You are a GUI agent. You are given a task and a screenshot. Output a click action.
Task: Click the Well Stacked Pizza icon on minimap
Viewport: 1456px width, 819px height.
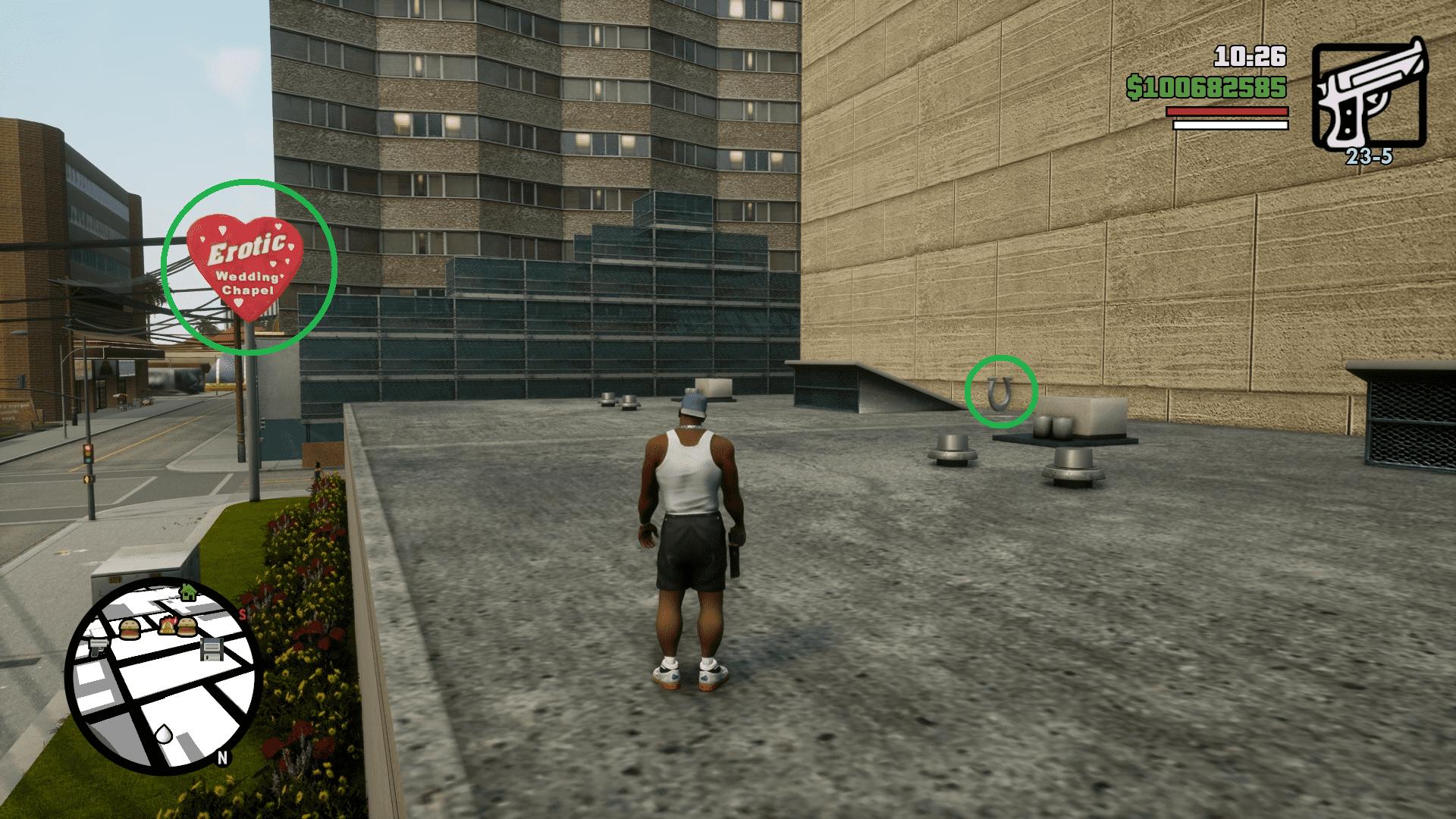coord(167,626)
